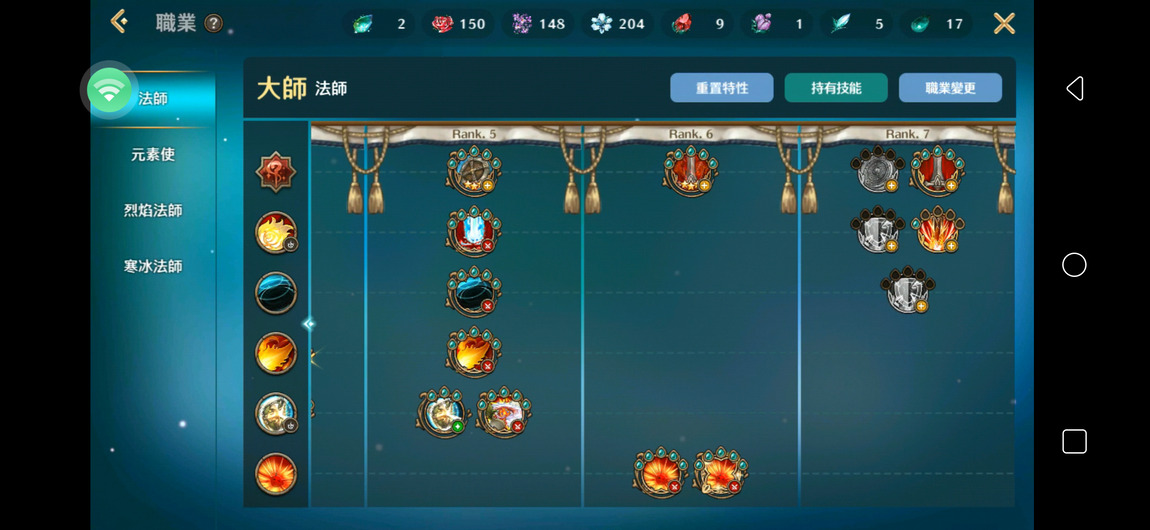Select the bottom red fire burst skill in the left column
The height and width of the screenshot is (530, 1150).
tap(275, 473)
